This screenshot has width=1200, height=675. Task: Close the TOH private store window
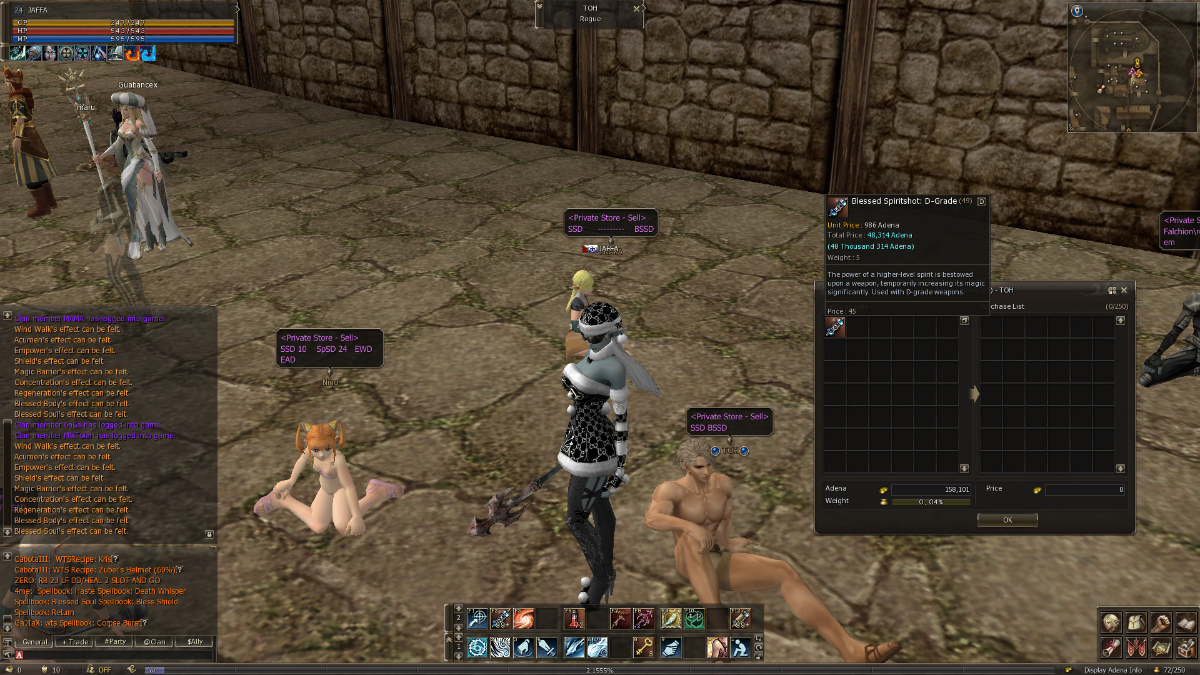tap(1124, 290)
